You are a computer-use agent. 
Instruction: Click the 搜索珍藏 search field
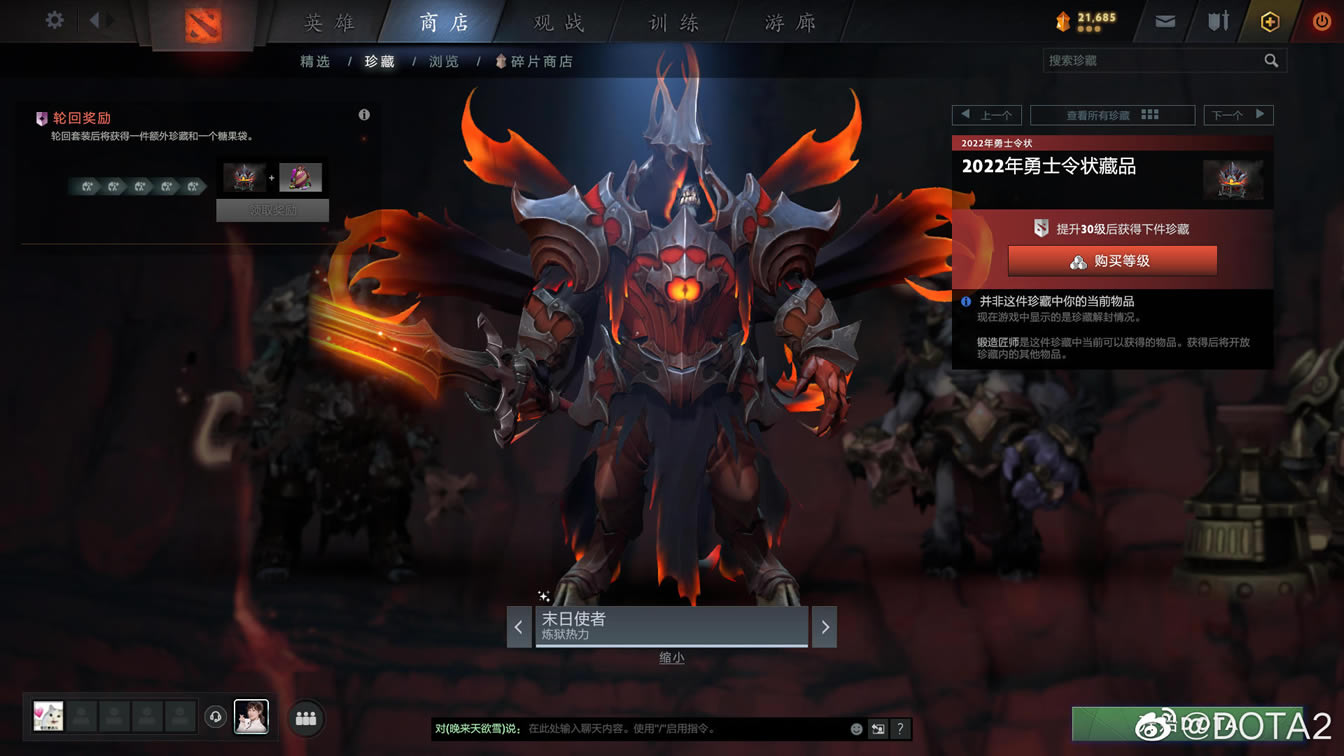point(1150,61)
